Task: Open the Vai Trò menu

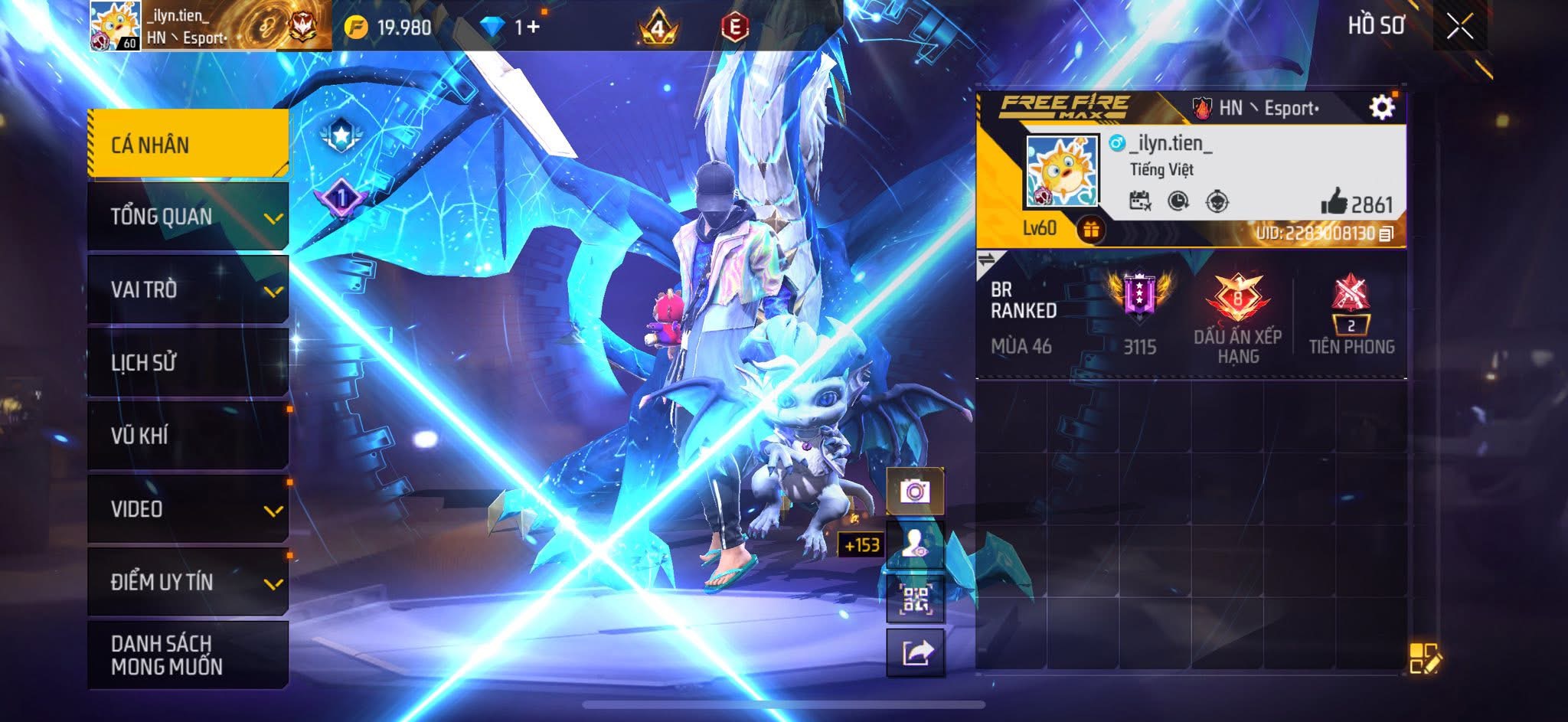Action: (188, 289)
